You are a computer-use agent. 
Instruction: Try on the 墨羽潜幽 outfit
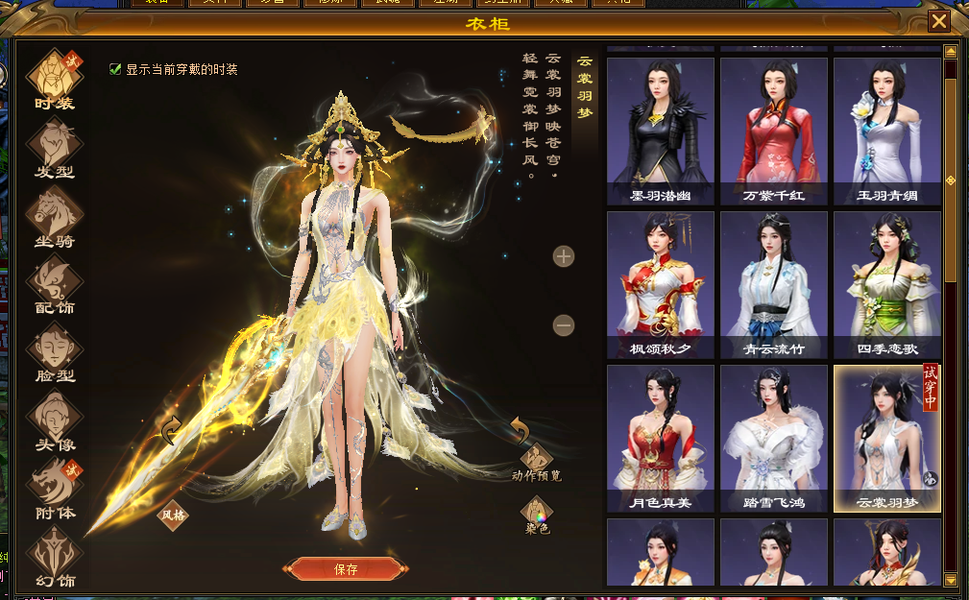pyautogui.click(x=661, y=130)
